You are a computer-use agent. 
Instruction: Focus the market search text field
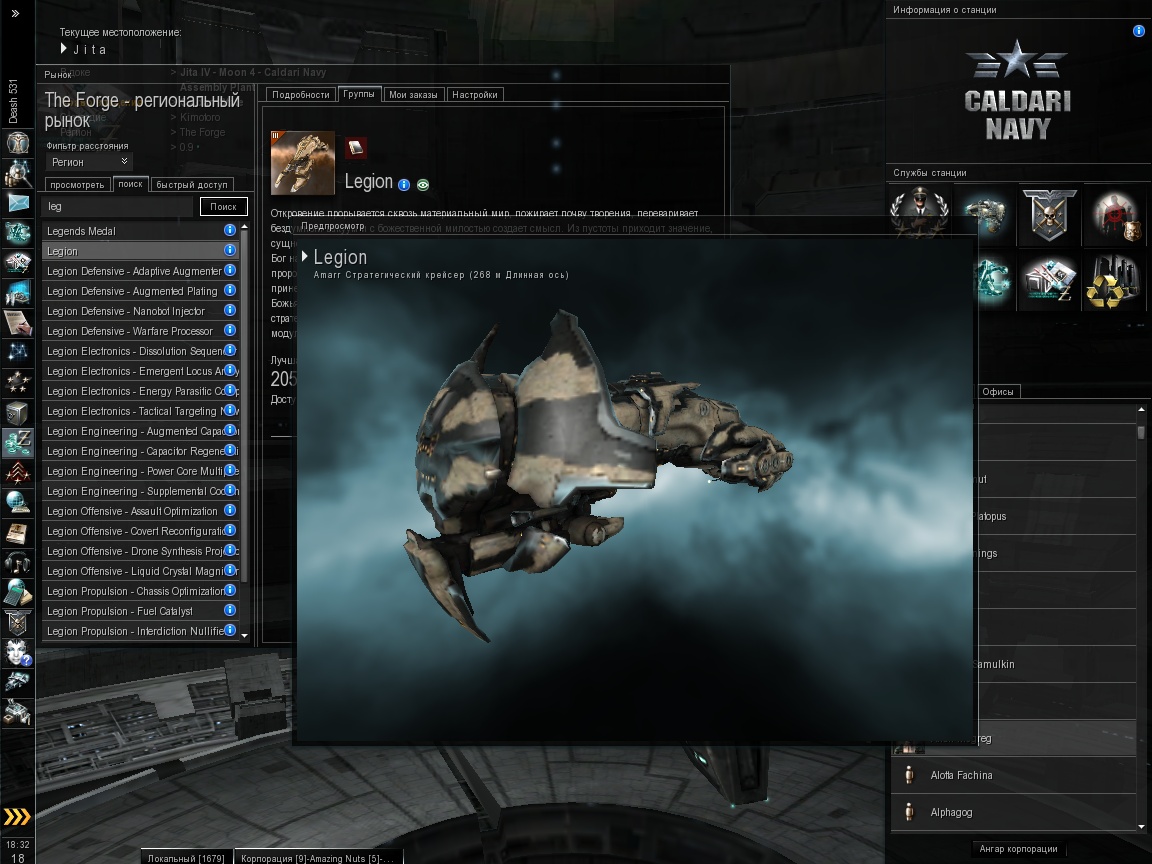pos(118,207)
